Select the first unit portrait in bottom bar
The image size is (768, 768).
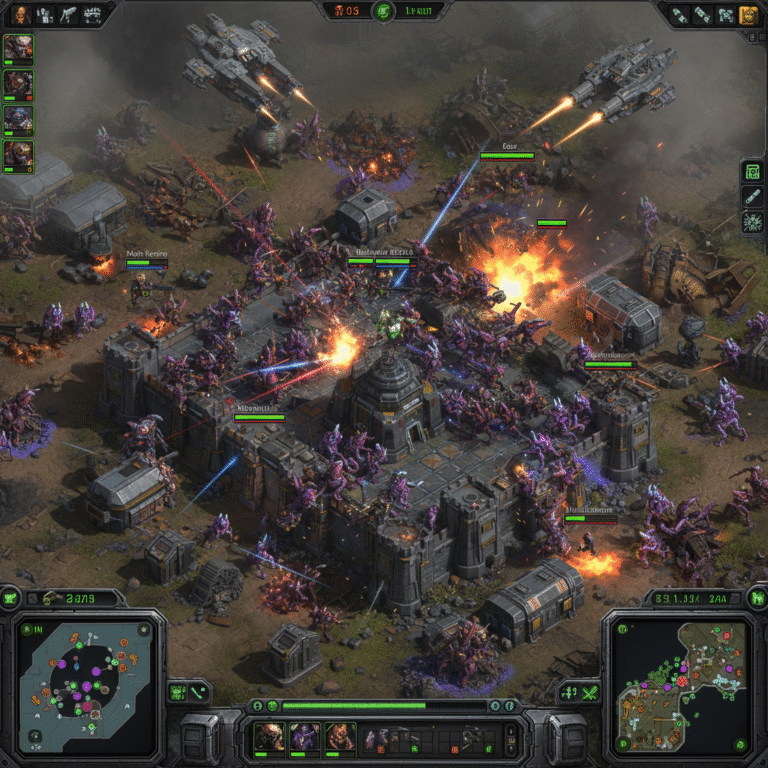click(x=268, y=737)
